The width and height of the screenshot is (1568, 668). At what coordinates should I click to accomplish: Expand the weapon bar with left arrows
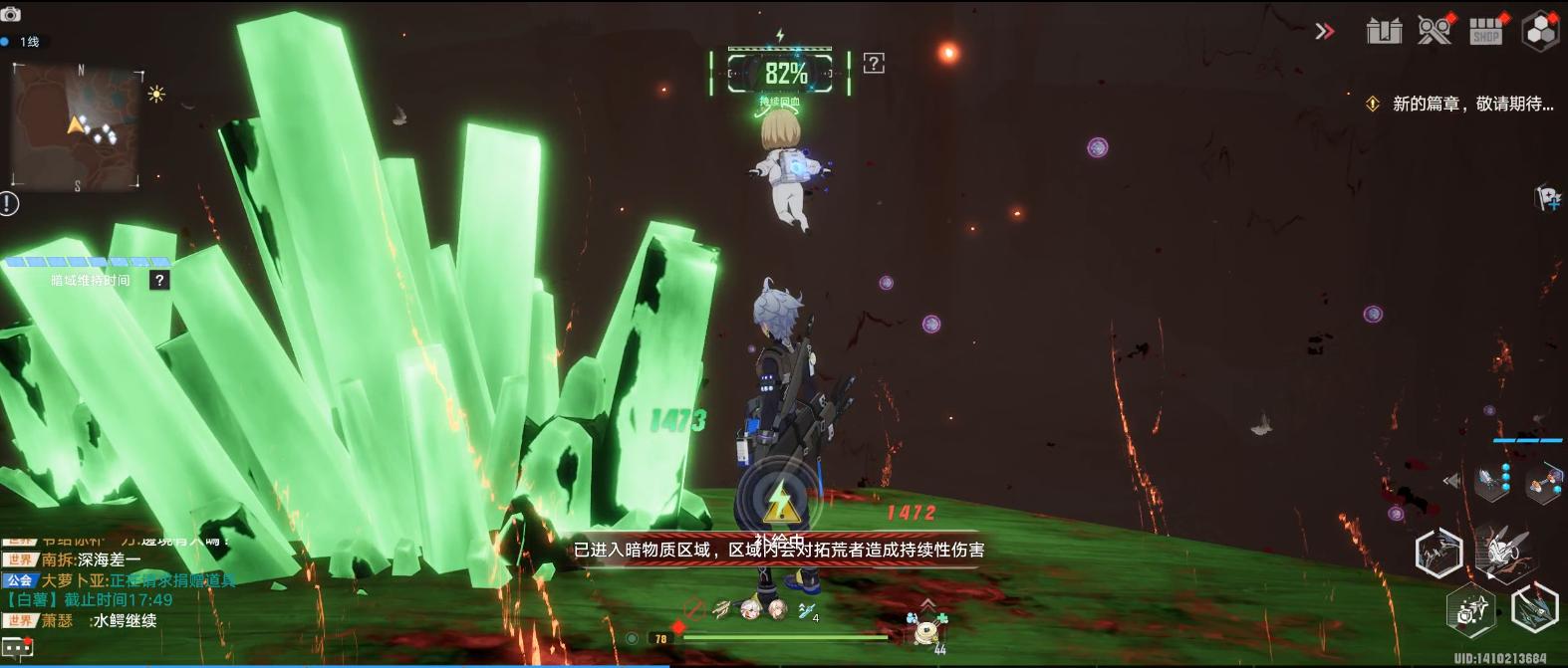[1451, 481]
